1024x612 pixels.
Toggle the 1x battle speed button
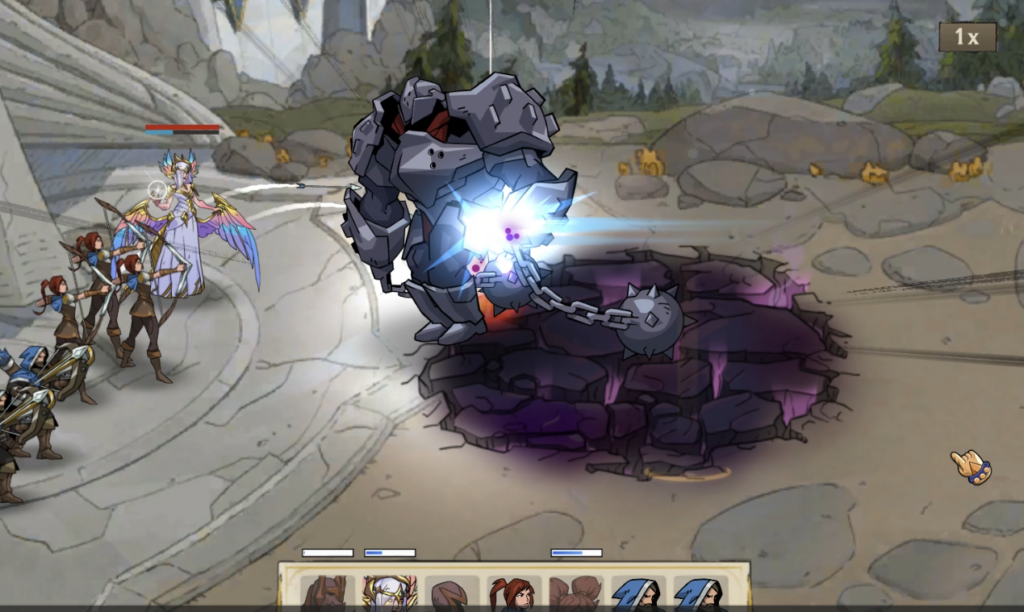coord(966,38)
